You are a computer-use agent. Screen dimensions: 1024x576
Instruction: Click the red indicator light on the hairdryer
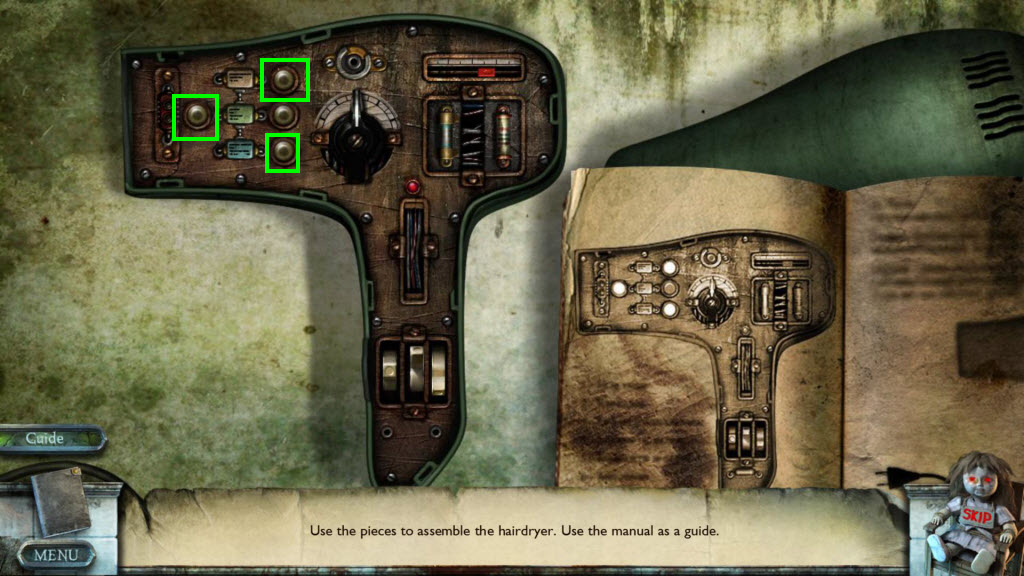pos(410,187)
